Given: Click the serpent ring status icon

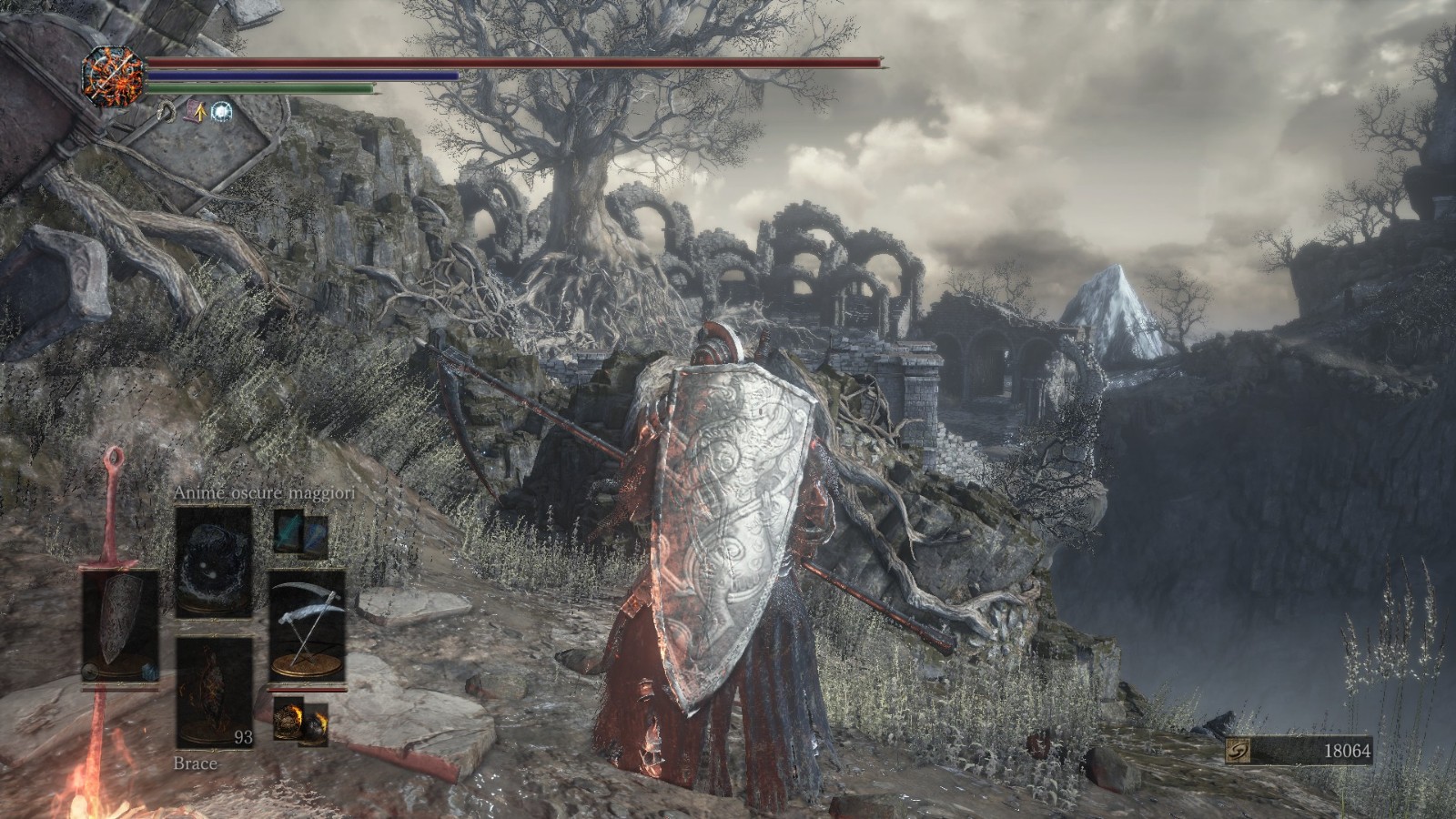Looking at the screenshot, I should pos(168,112).
